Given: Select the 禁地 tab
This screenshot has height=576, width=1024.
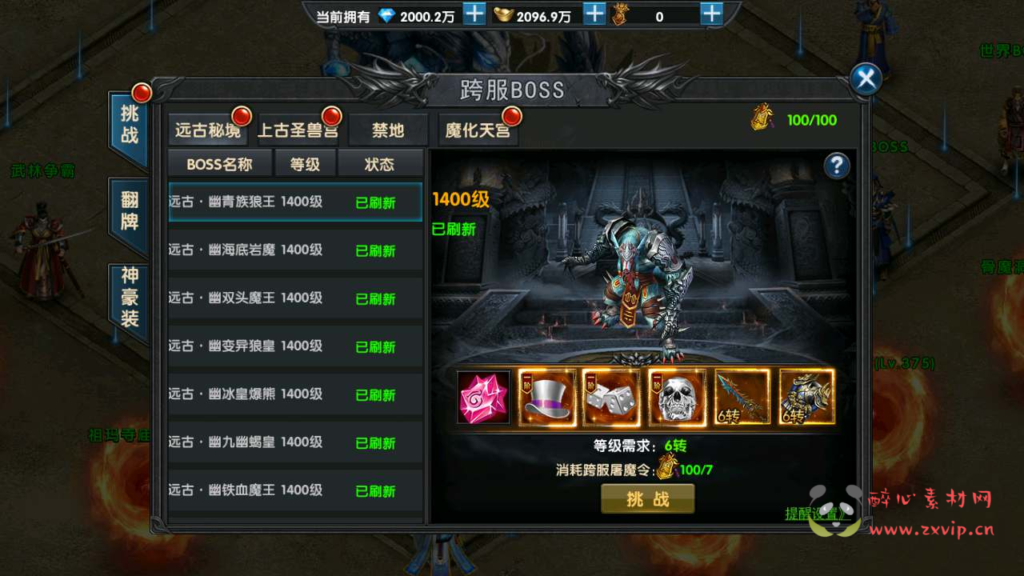Looking at the screenshot, I should [388, 130].
